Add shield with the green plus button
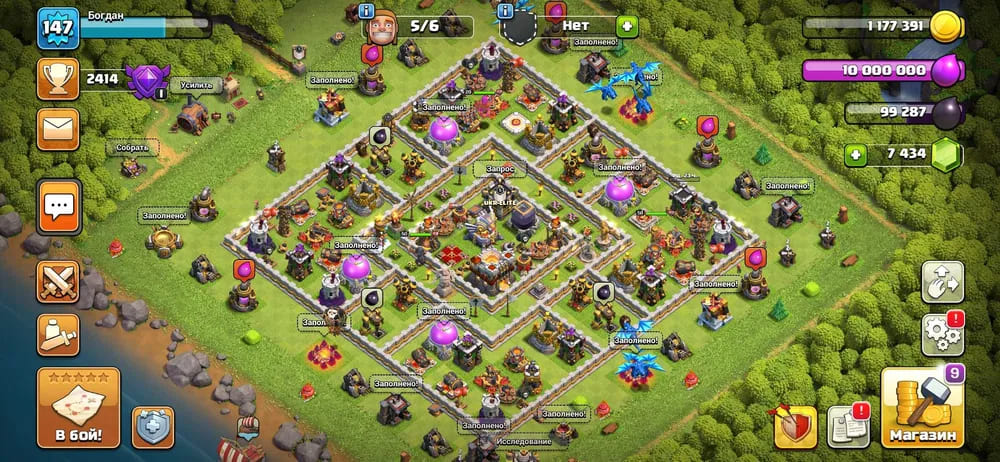This screenshot has width=1000, height=462. [626, 25]
